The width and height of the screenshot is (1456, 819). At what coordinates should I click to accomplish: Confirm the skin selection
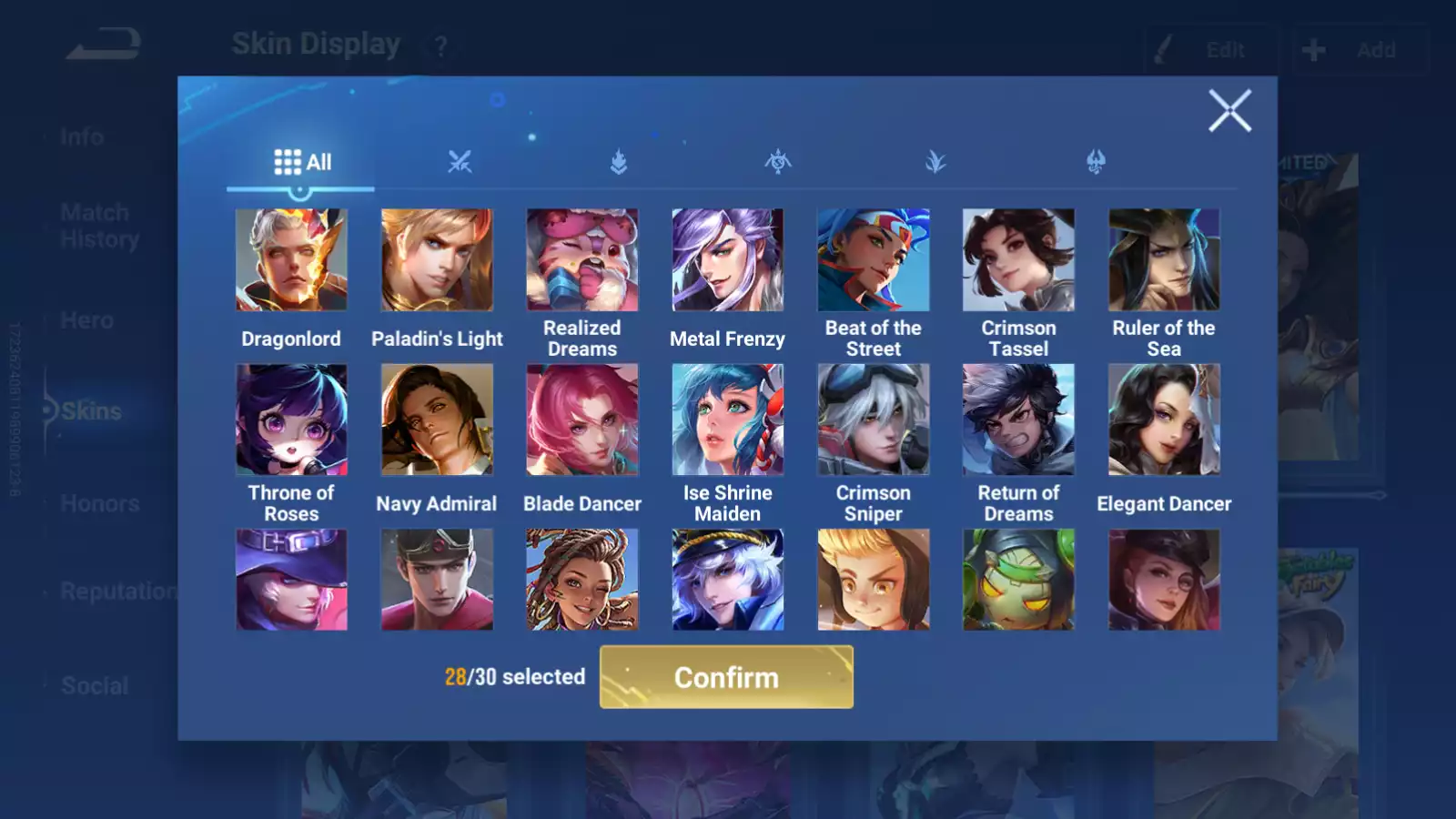coord(726,677)
